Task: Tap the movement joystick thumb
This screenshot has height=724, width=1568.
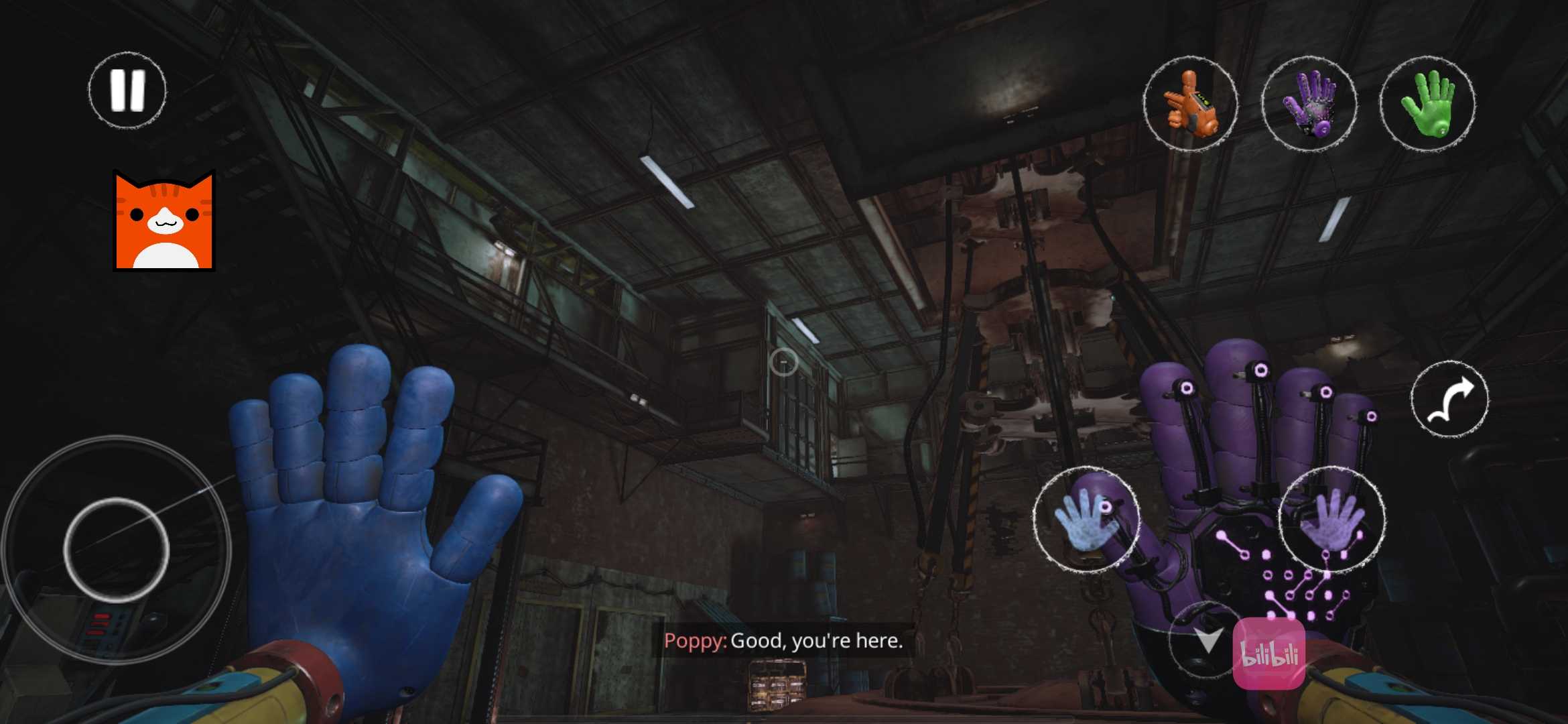Action: pyautogui.click(x=117, y=550)
